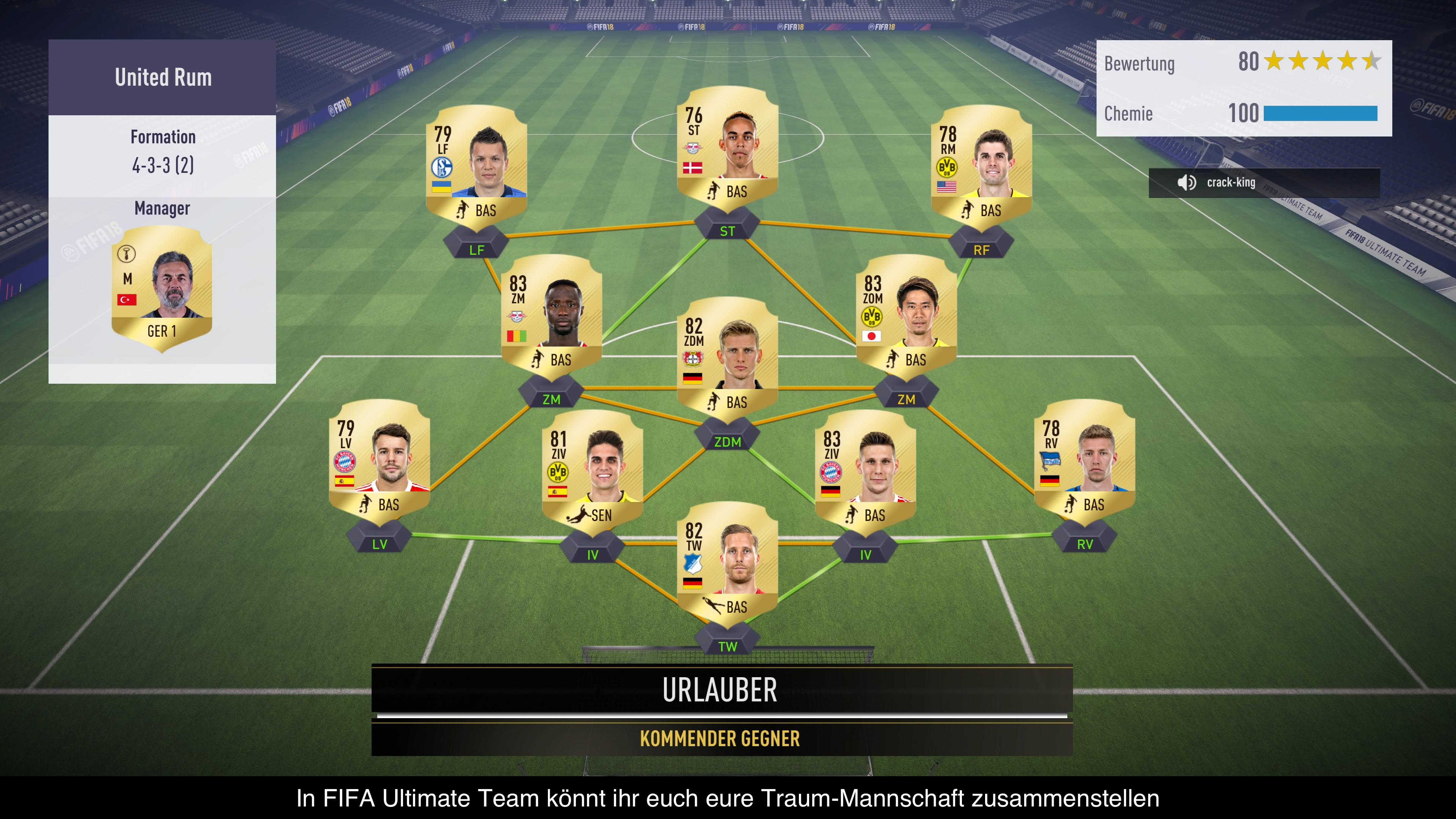The width and height of the screenshot is (1456, 819).
Task: Pick the 83-rated ZIV Bayern defender card
Action: point(865,471)
